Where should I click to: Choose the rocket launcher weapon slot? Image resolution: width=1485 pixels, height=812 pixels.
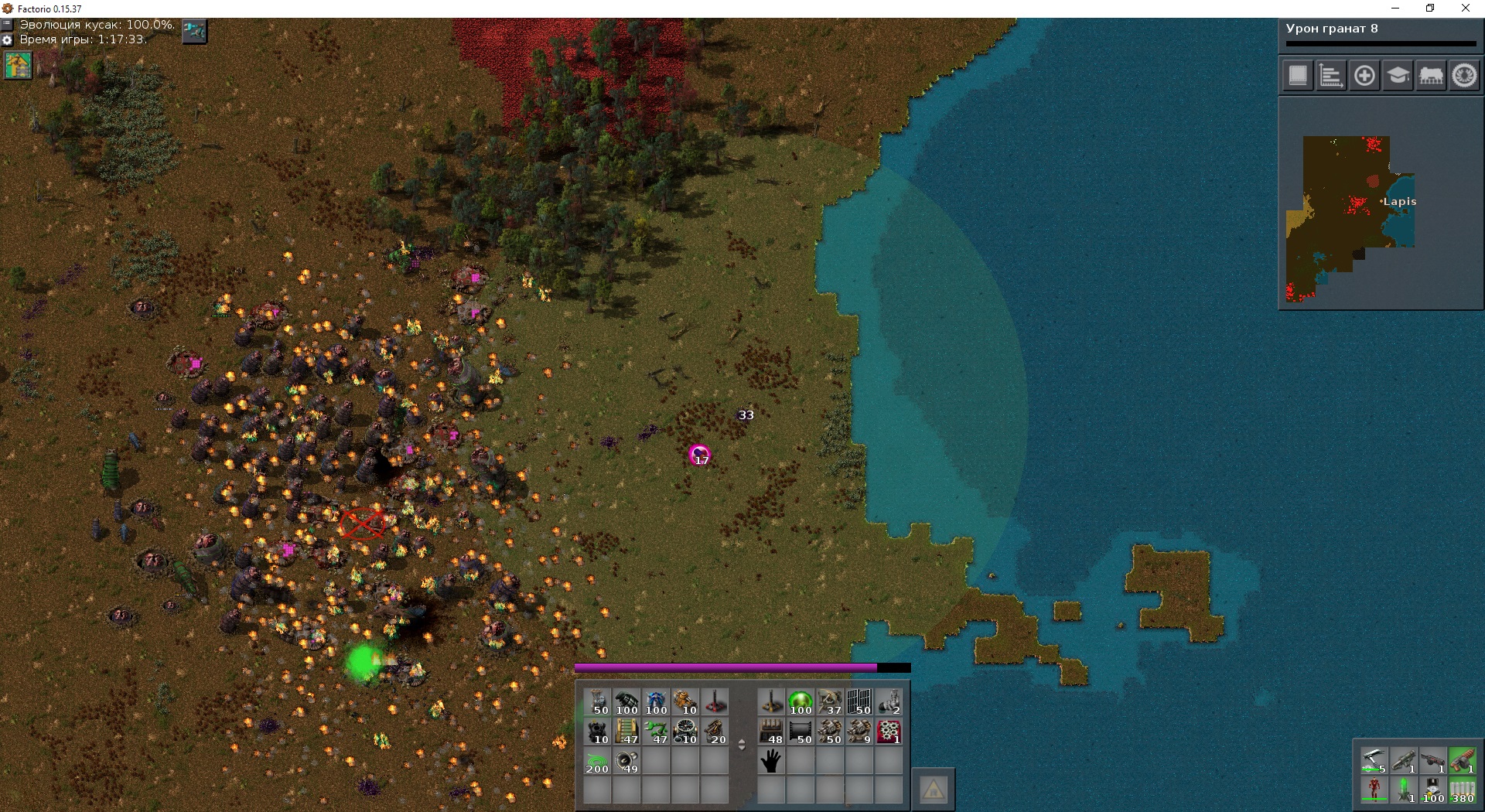(x=1403, y=761)
